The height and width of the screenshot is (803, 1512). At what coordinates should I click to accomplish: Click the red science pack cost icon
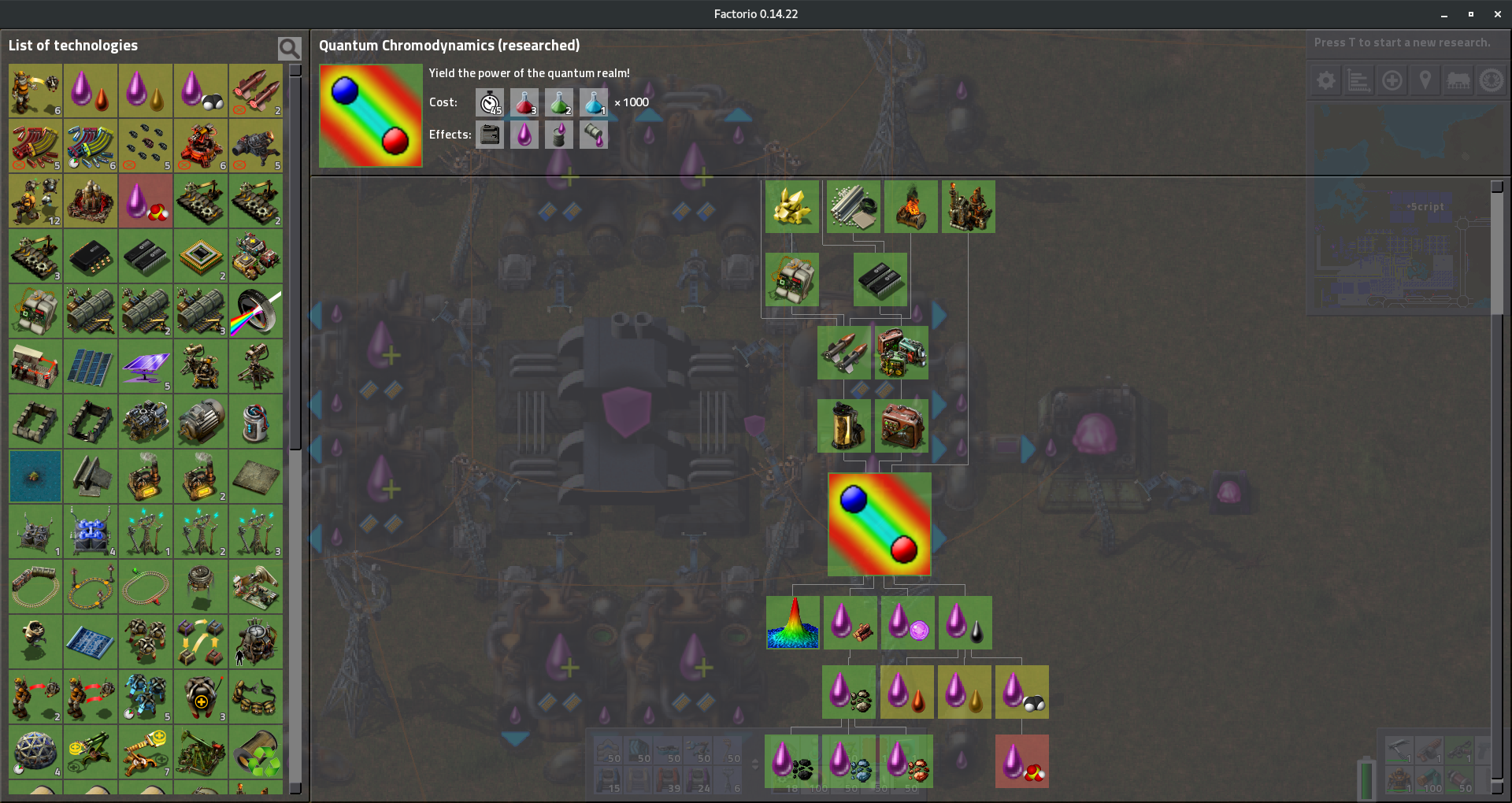[x=524, y=102]
